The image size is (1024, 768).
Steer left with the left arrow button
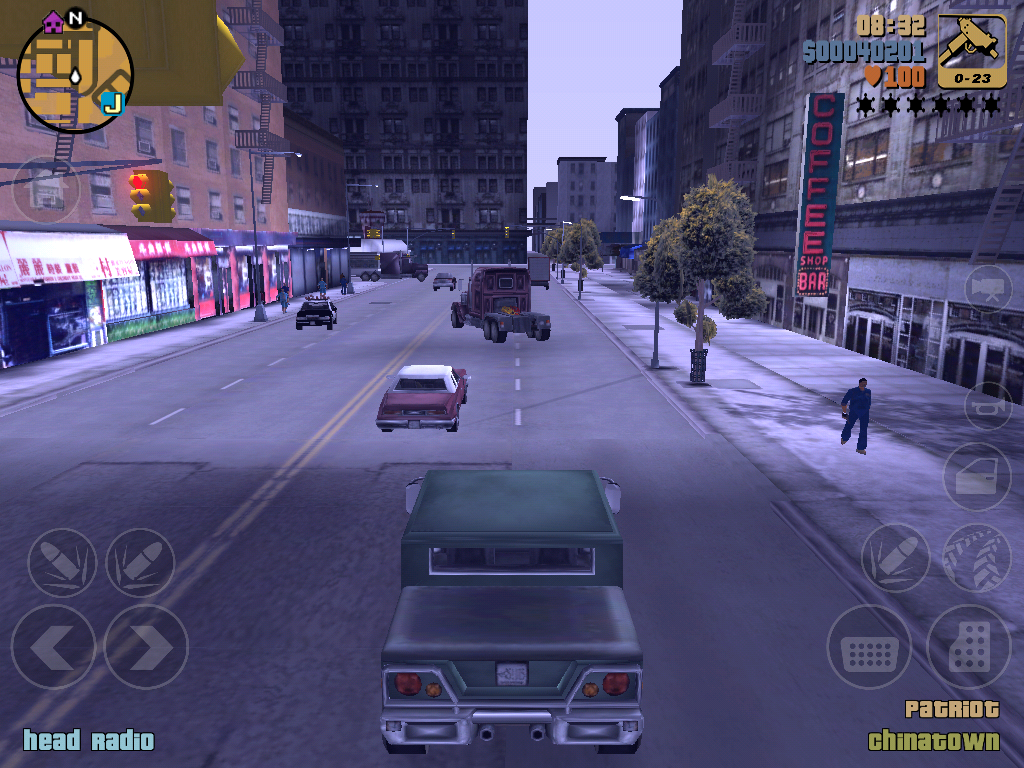click(x=53, y=647)
